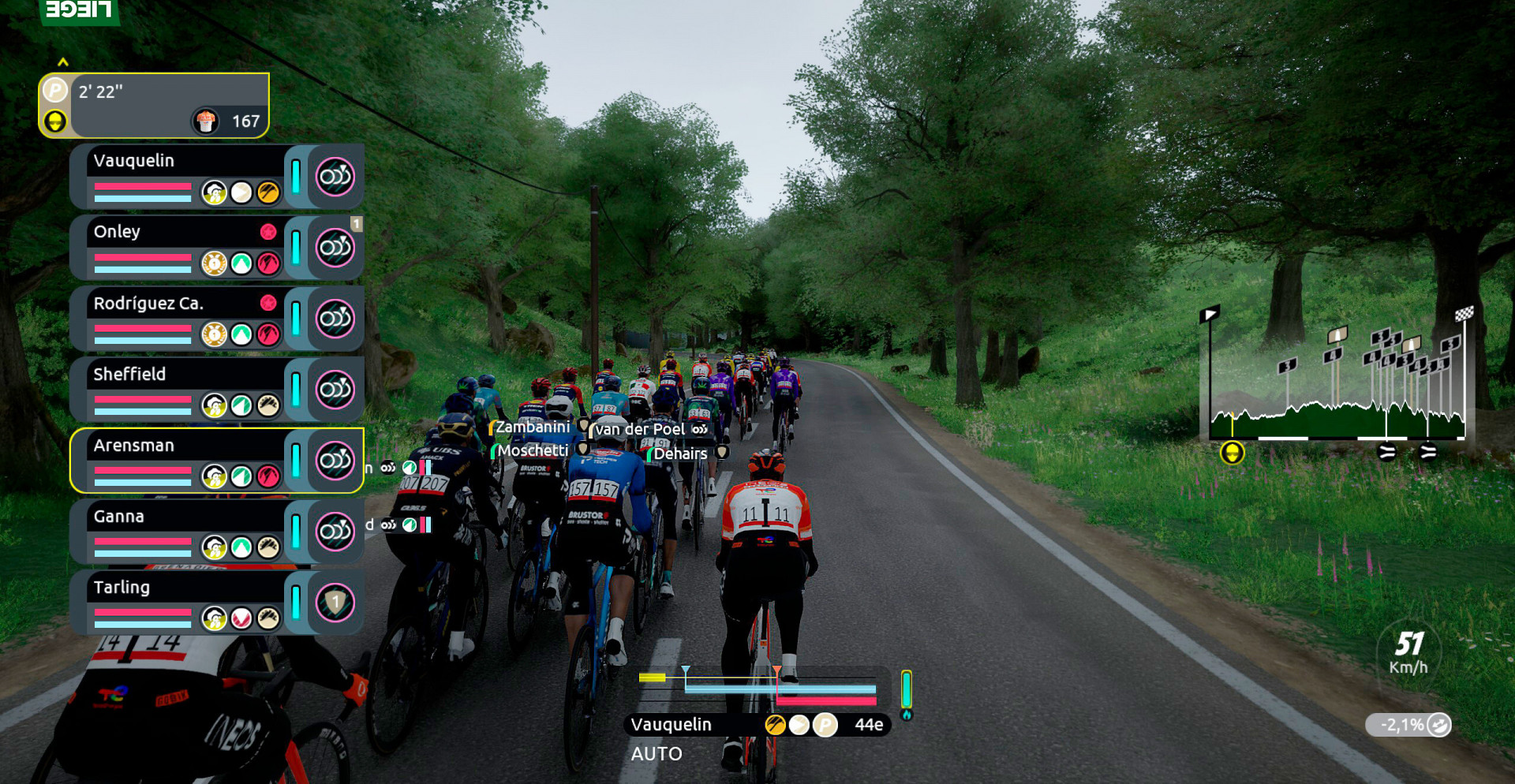Screen dimensions: 1515x784
Task: Collapse the team panel with the yellow arrow
Action: [63, 62]
